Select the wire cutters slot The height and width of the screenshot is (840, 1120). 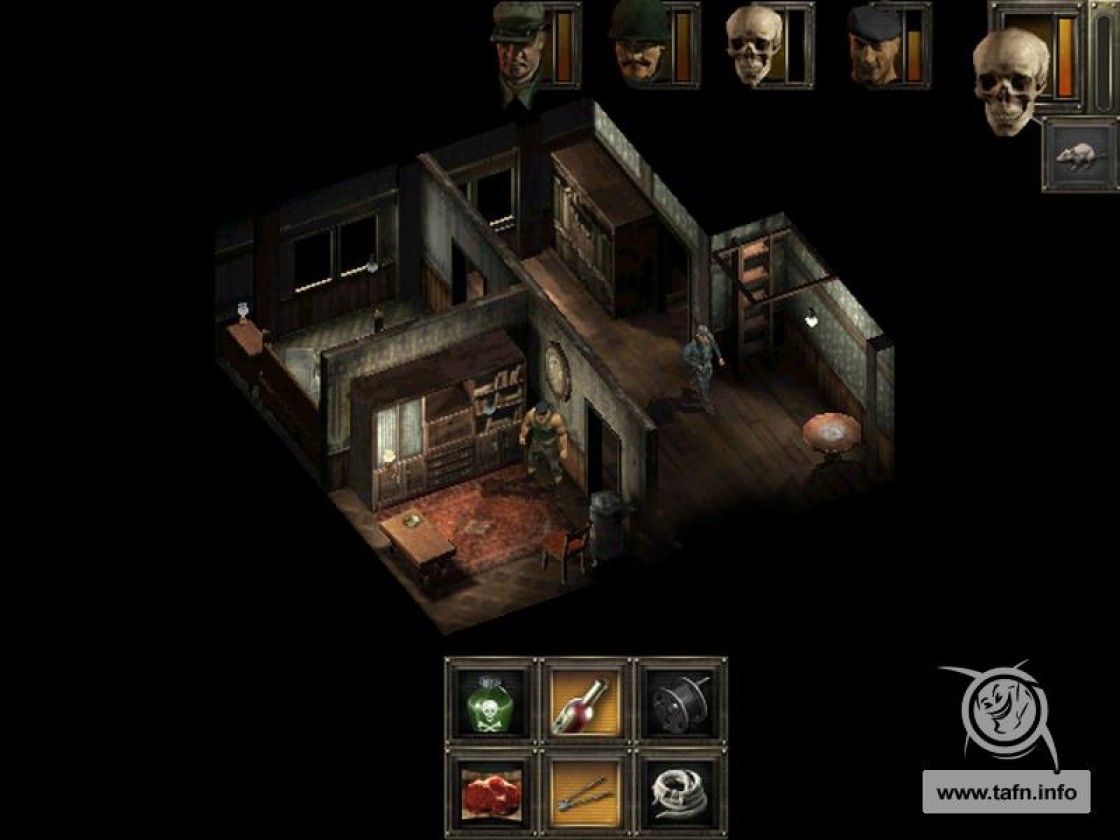(x=586, y=792)
